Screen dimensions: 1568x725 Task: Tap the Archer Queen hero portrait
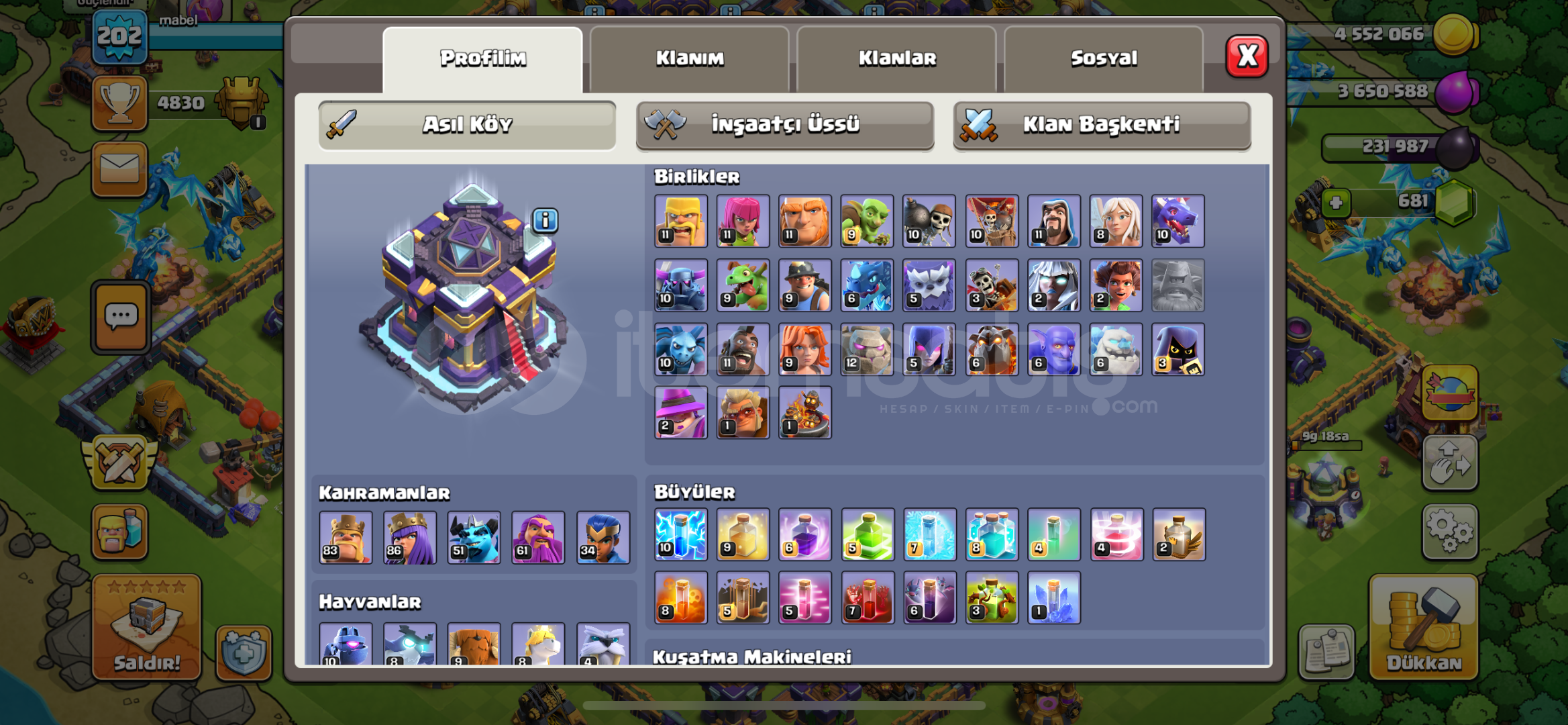[411, 537]
